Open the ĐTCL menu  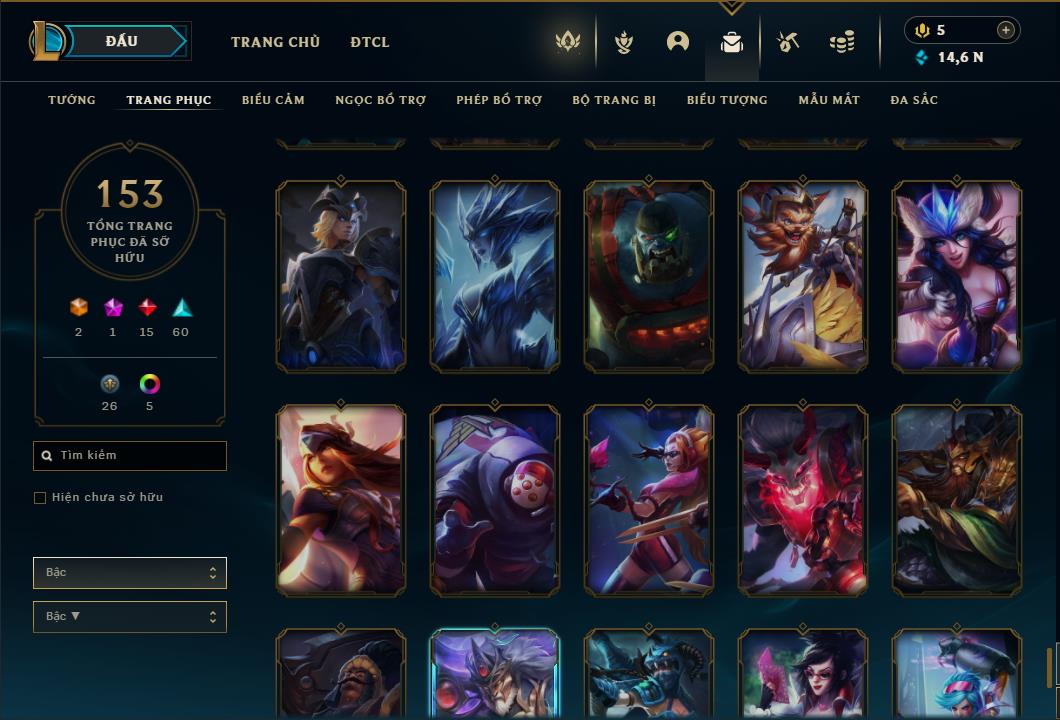(370, 42)
